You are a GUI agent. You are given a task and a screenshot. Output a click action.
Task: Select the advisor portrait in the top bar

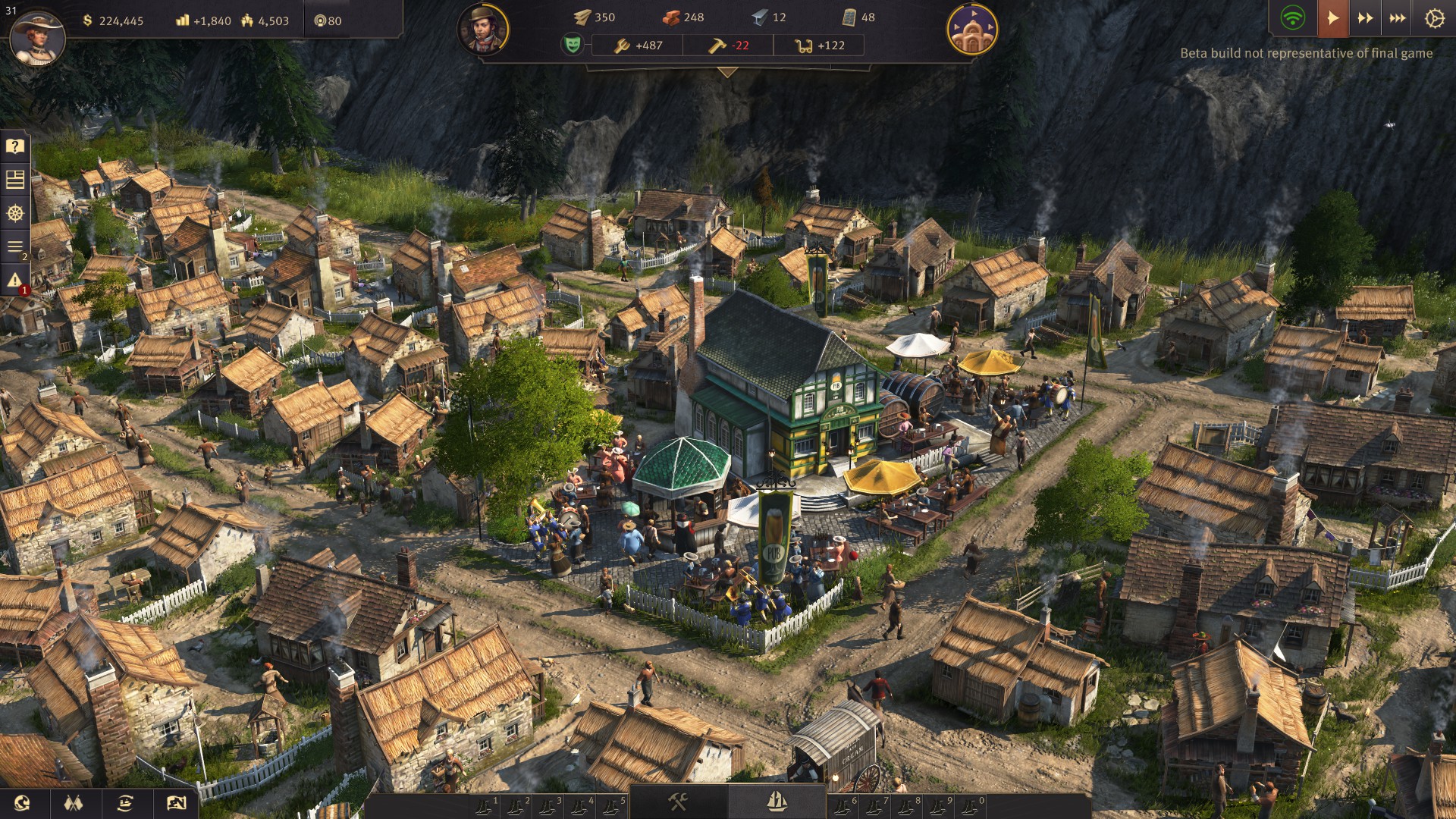(483, 30)
